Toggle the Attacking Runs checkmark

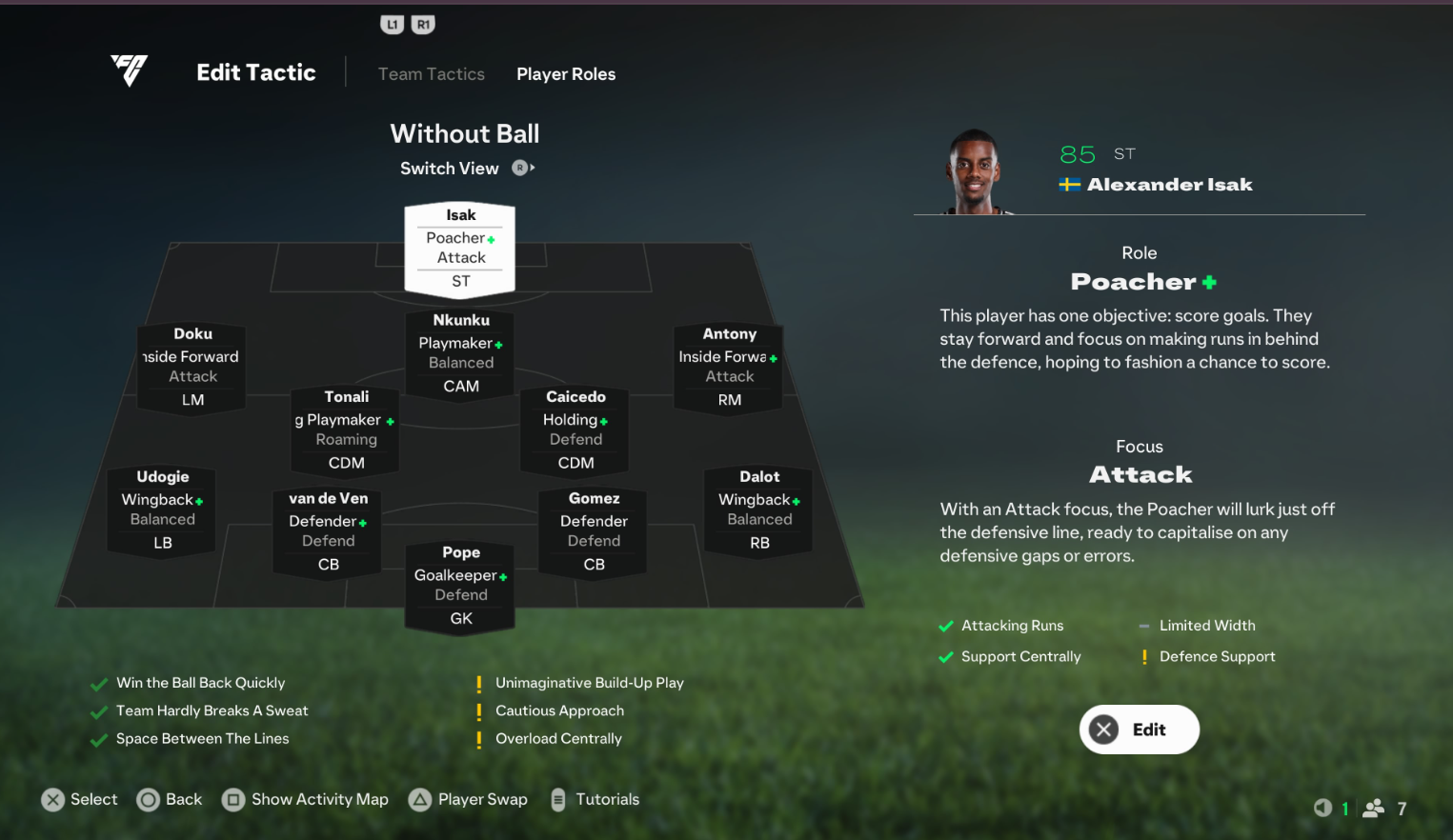(946, 626)
